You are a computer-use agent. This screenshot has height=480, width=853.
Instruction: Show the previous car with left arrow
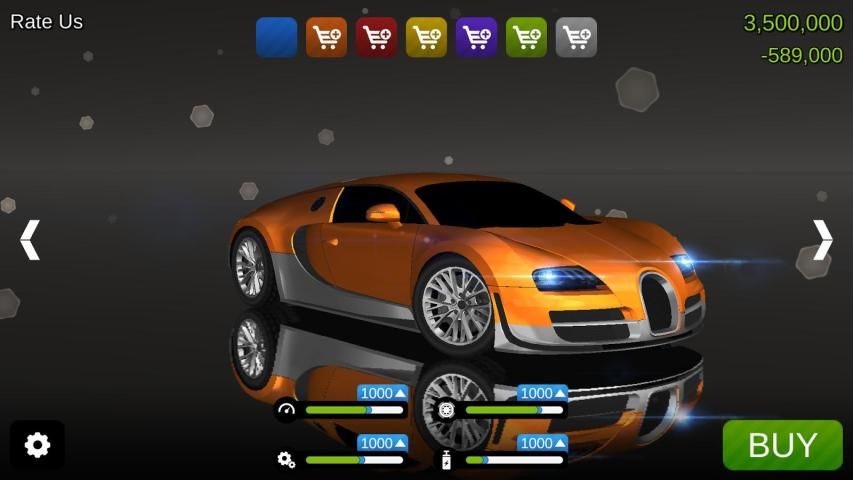30,240
